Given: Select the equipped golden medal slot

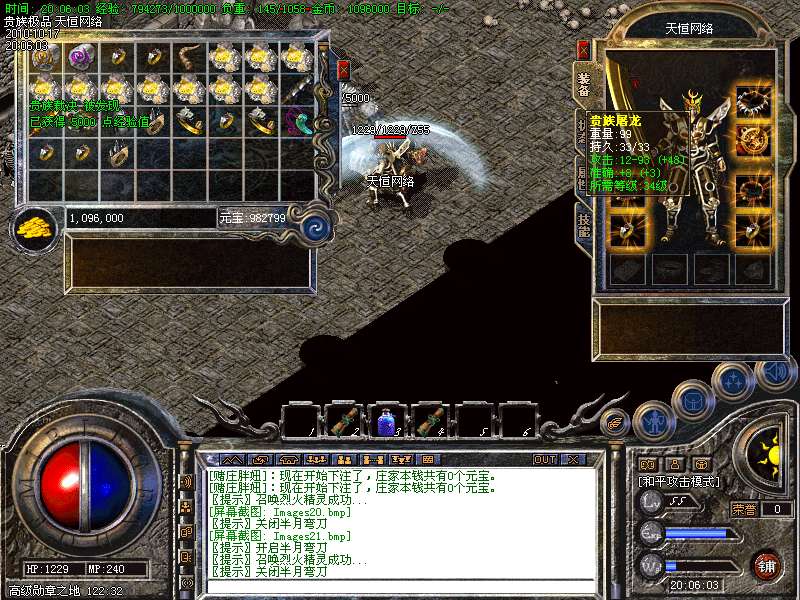Looking at the screenshot, I should point(752,140).
